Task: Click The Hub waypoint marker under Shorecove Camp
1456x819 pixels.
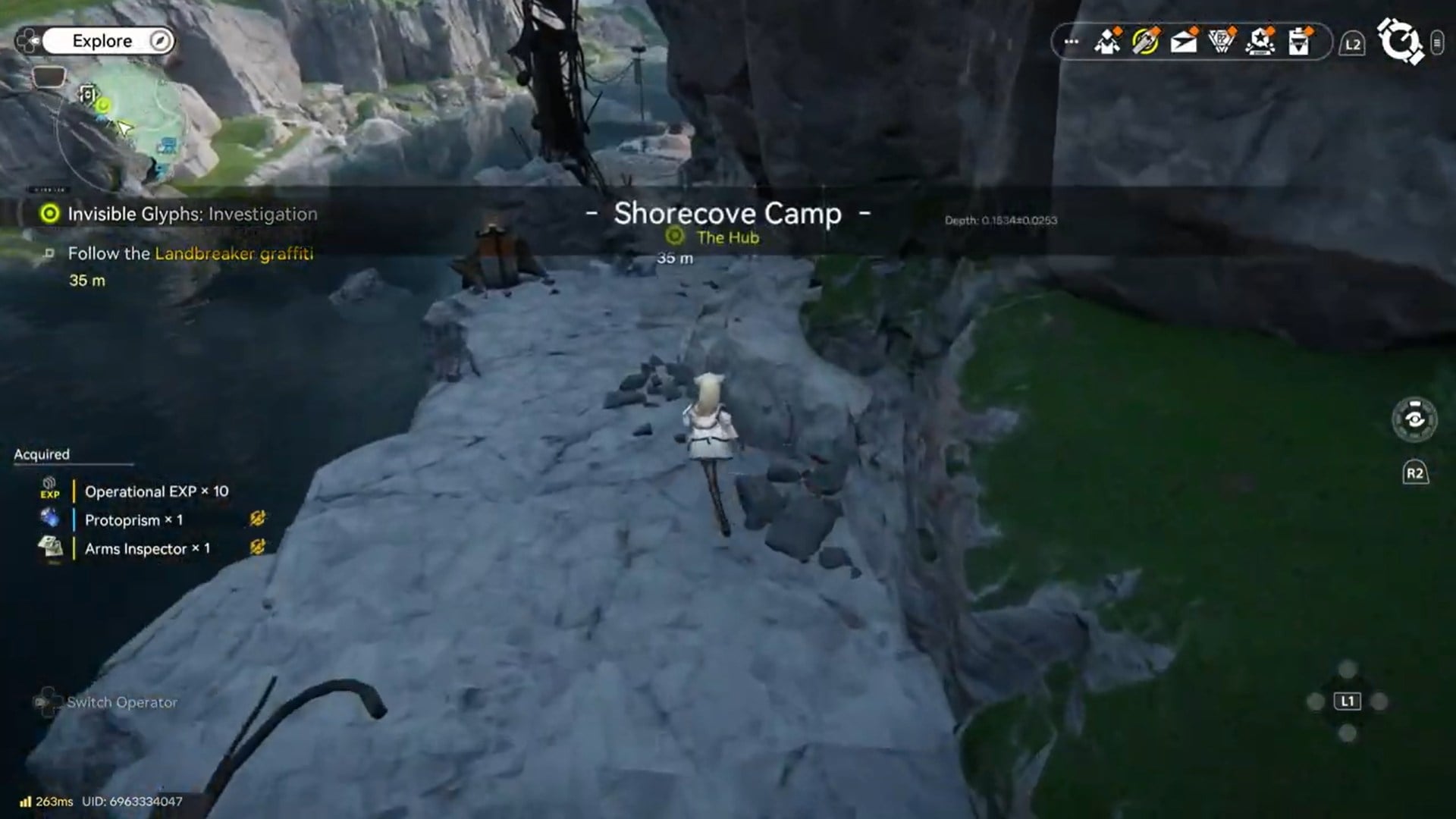Action: 675,237
